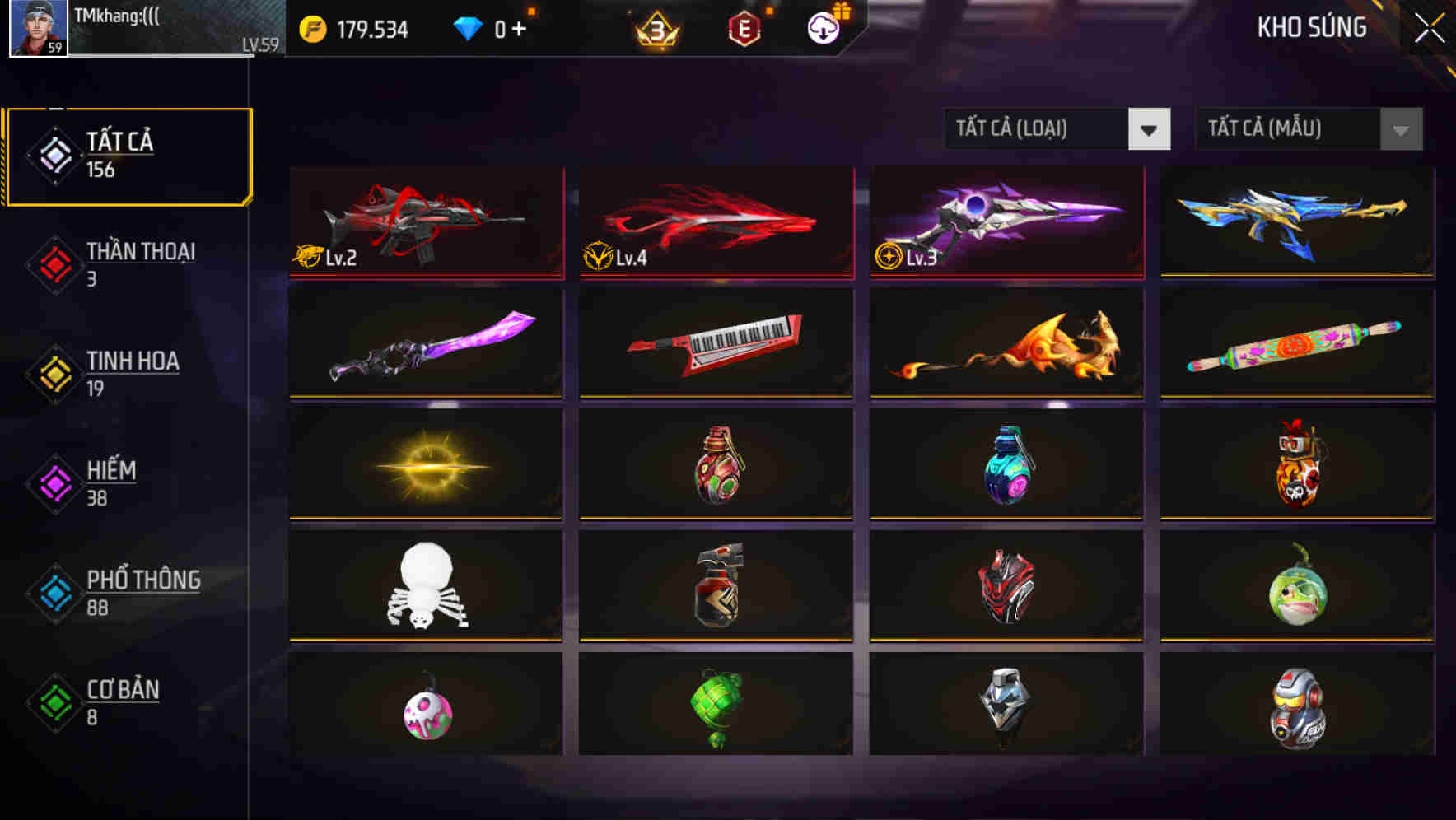The image size is (1456, 820).
Task: Open the white spider grenade skin
Action: tap(425, 587)
